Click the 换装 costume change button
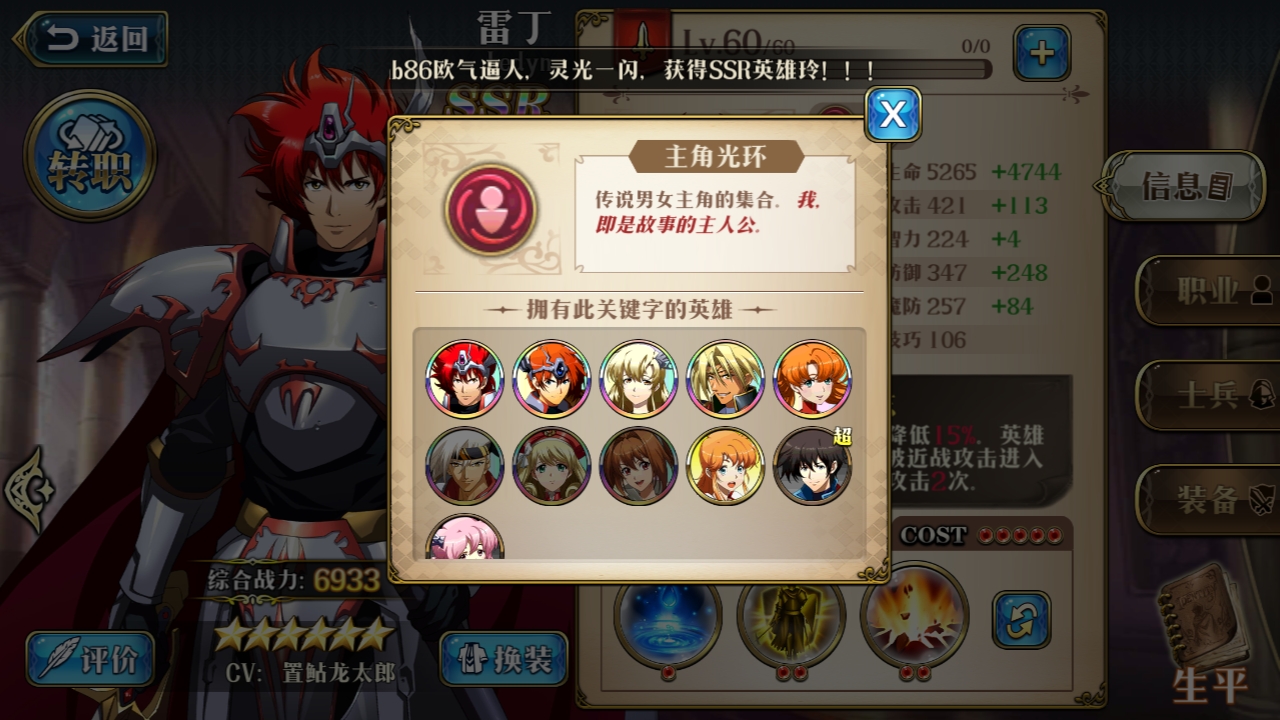 506,659
